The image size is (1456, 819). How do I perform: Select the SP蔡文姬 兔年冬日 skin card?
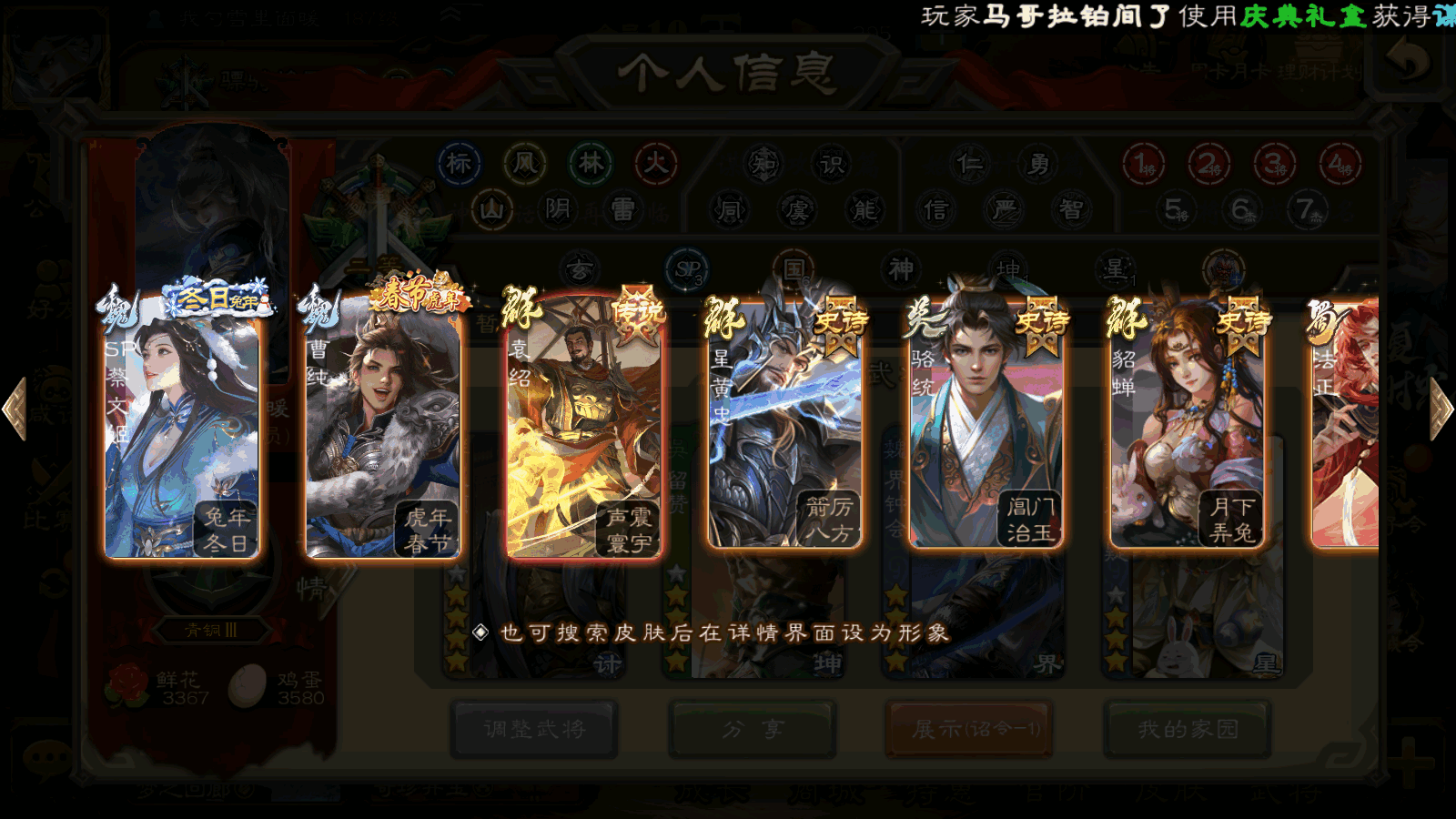181,428
